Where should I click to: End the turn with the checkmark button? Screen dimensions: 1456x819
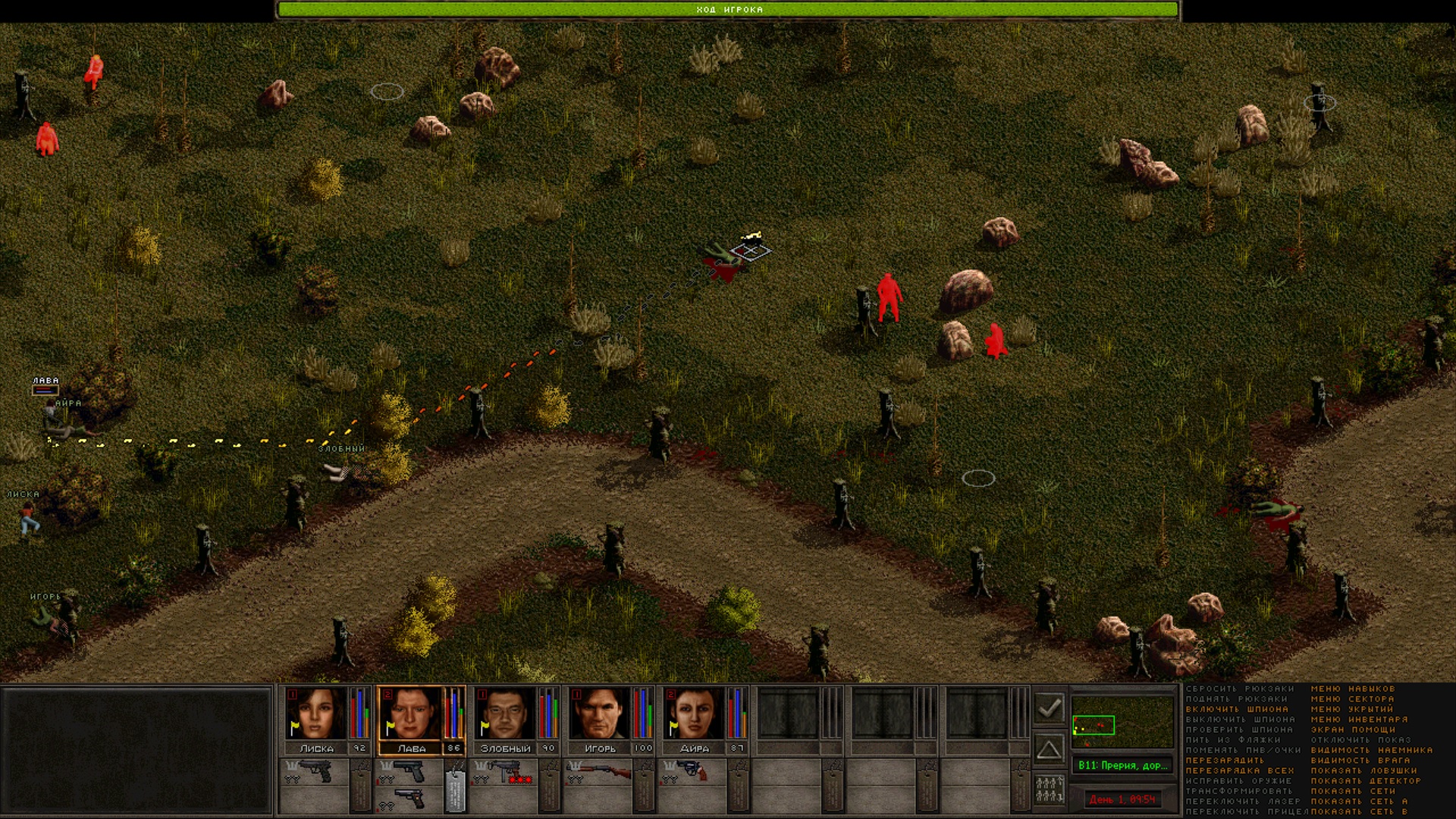(1050, 708)
